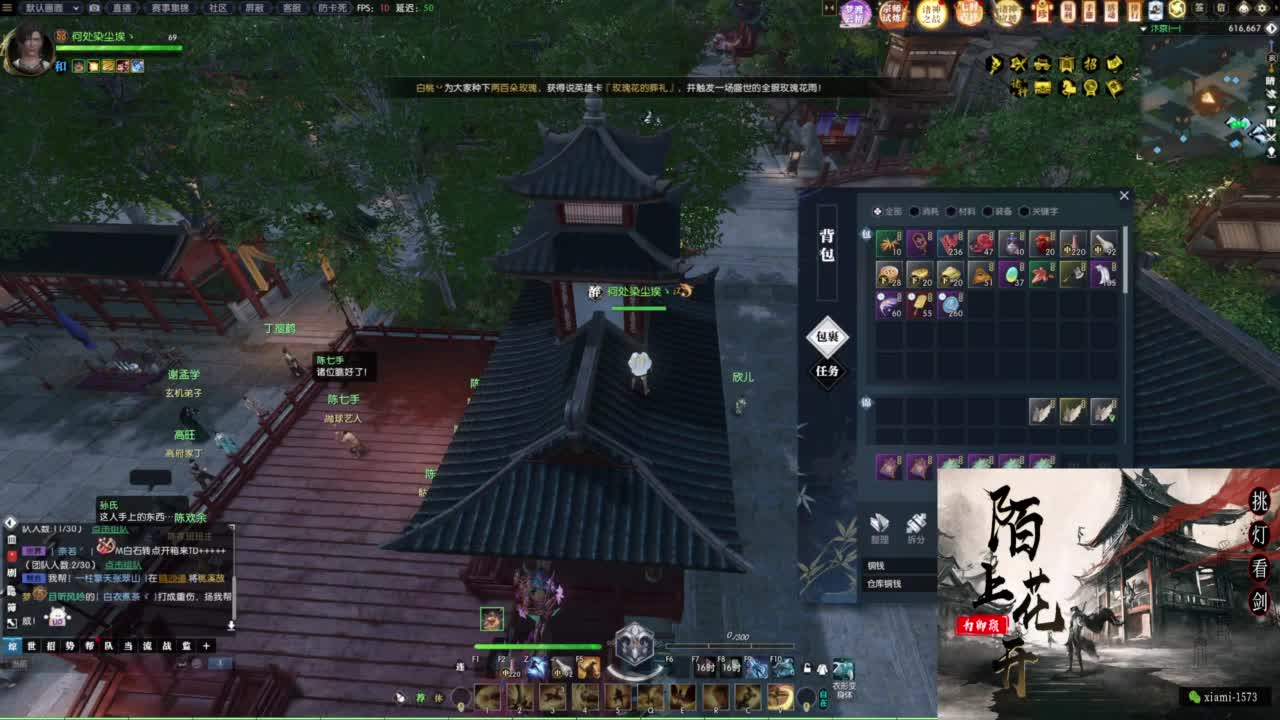
Task: Click the lock icon beside the skill bar
Action: click(806, 667)
